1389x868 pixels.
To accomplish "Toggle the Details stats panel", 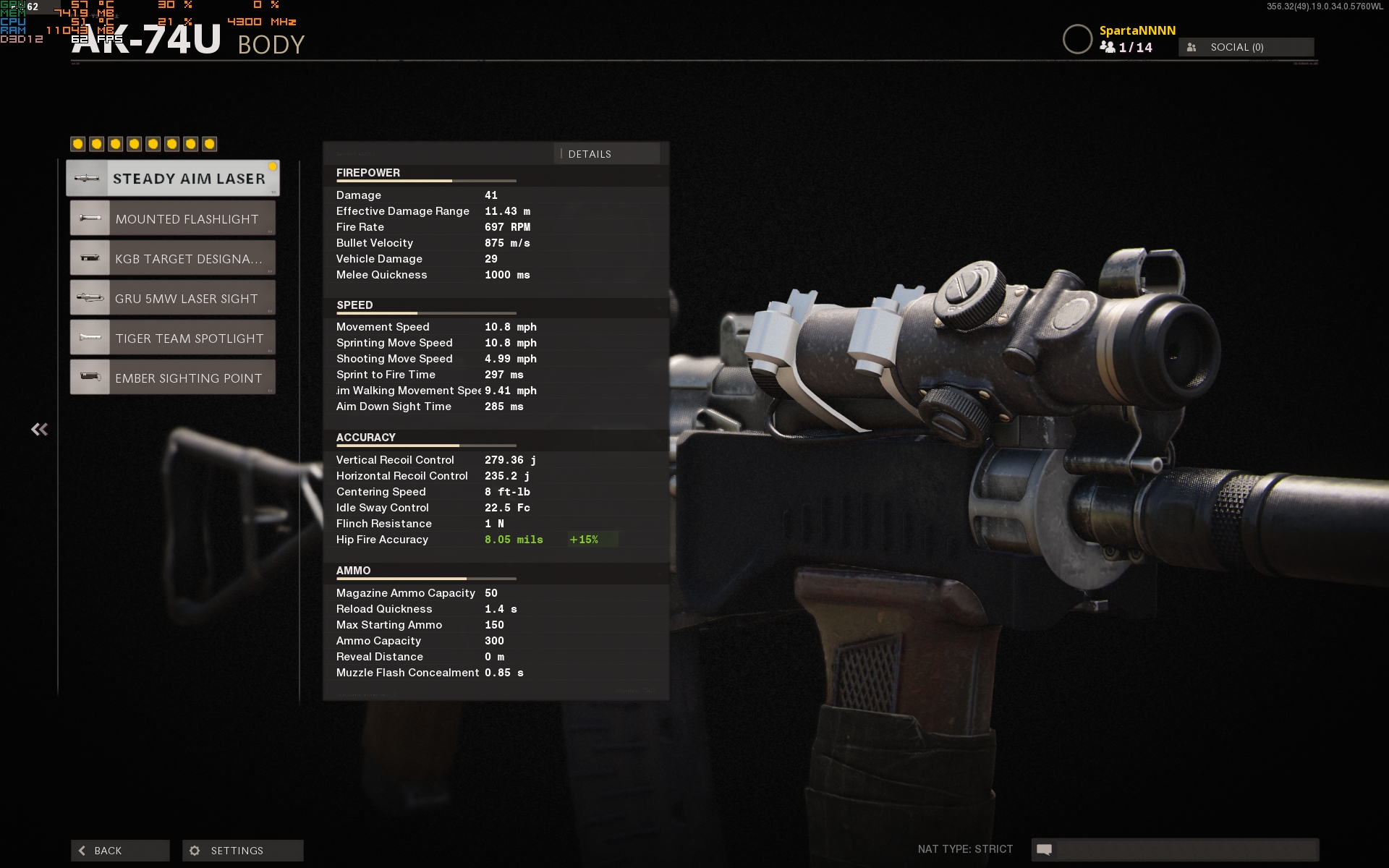I will (x=606, y=154).
